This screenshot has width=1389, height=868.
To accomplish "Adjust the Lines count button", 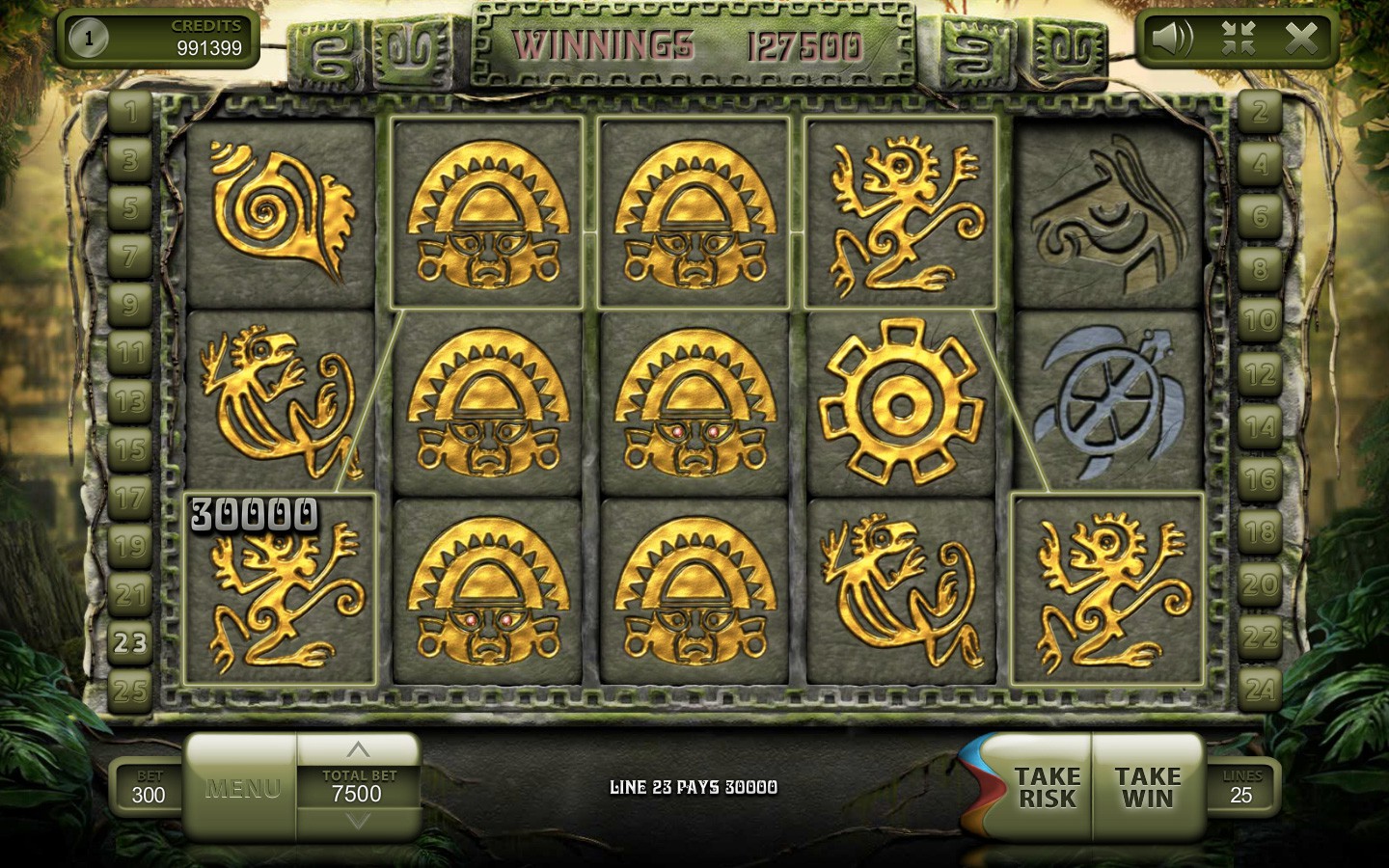I will tap(1241, 787).
